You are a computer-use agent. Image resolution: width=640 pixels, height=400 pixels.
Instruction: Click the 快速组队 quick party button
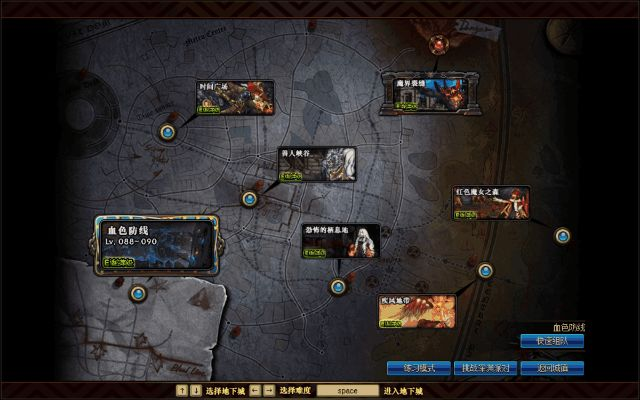[x=552, y=341]
